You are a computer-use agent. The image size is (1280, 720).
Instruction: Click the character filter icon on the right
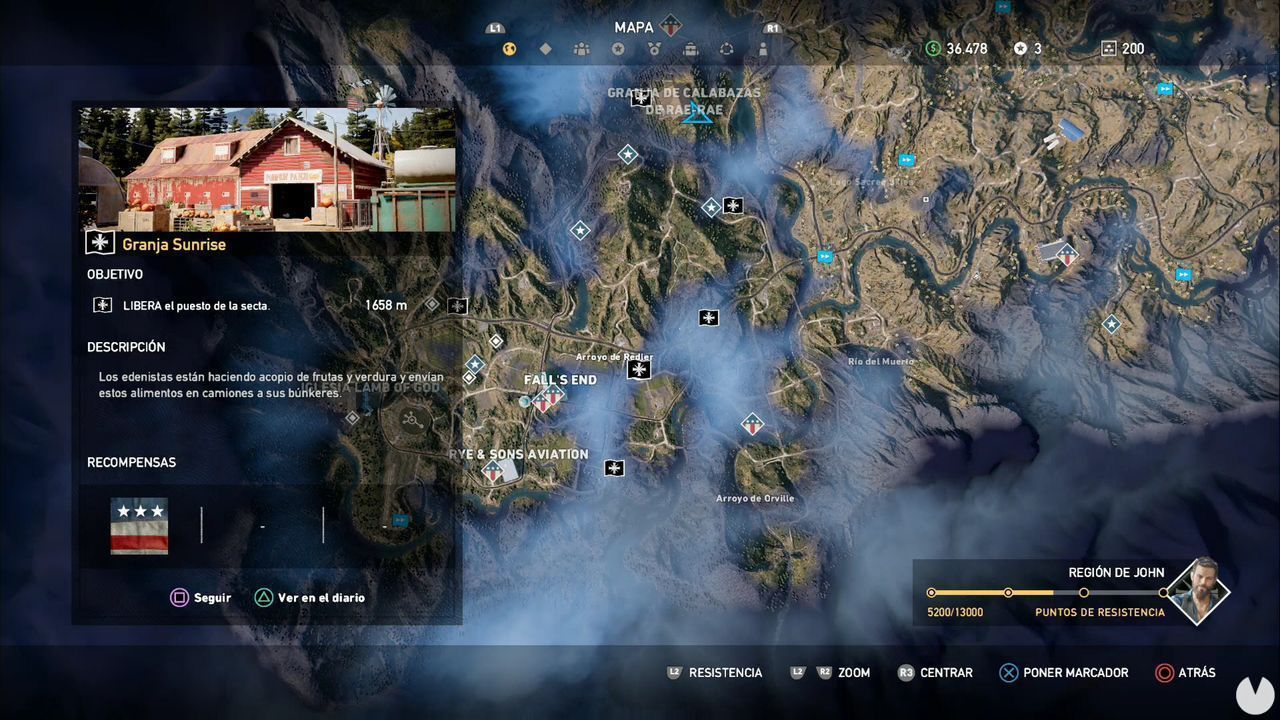(x=764, y=48)
